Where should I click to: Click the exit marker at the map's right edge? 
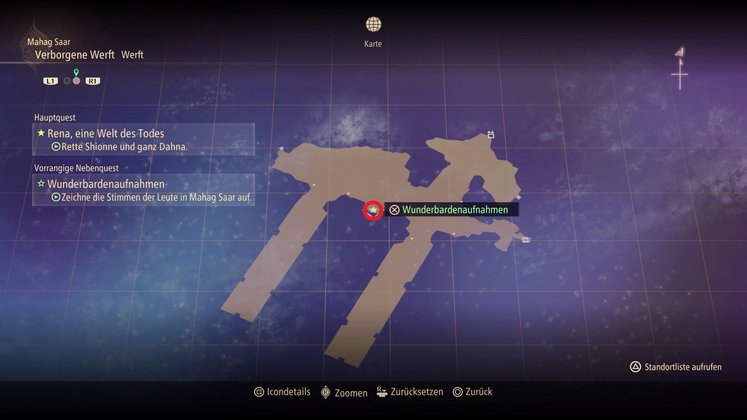pyautogui.click(x=525, y=239)
